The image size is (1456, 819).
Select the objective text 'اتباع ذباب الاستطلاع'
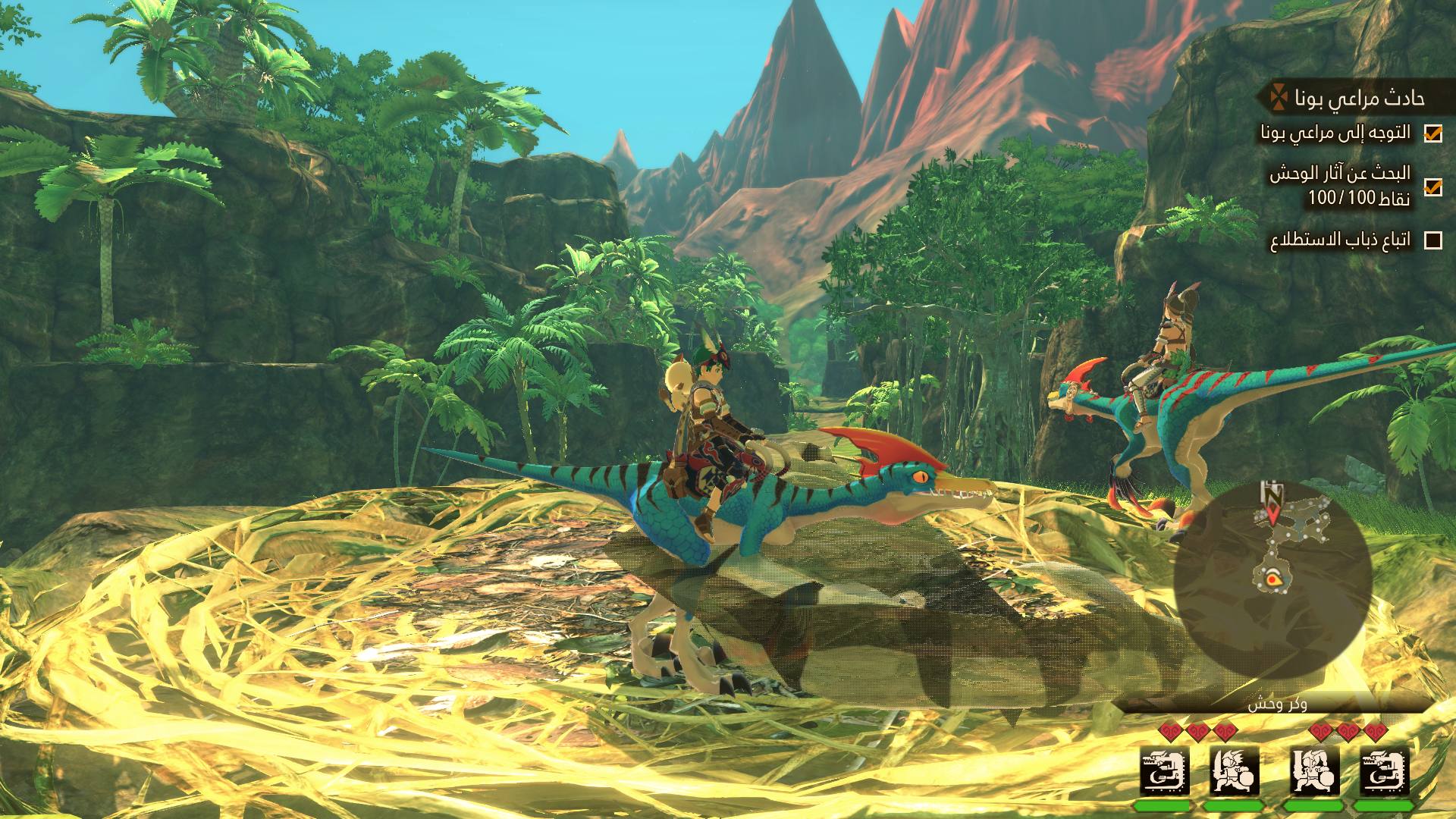(x=1341, y=240)
